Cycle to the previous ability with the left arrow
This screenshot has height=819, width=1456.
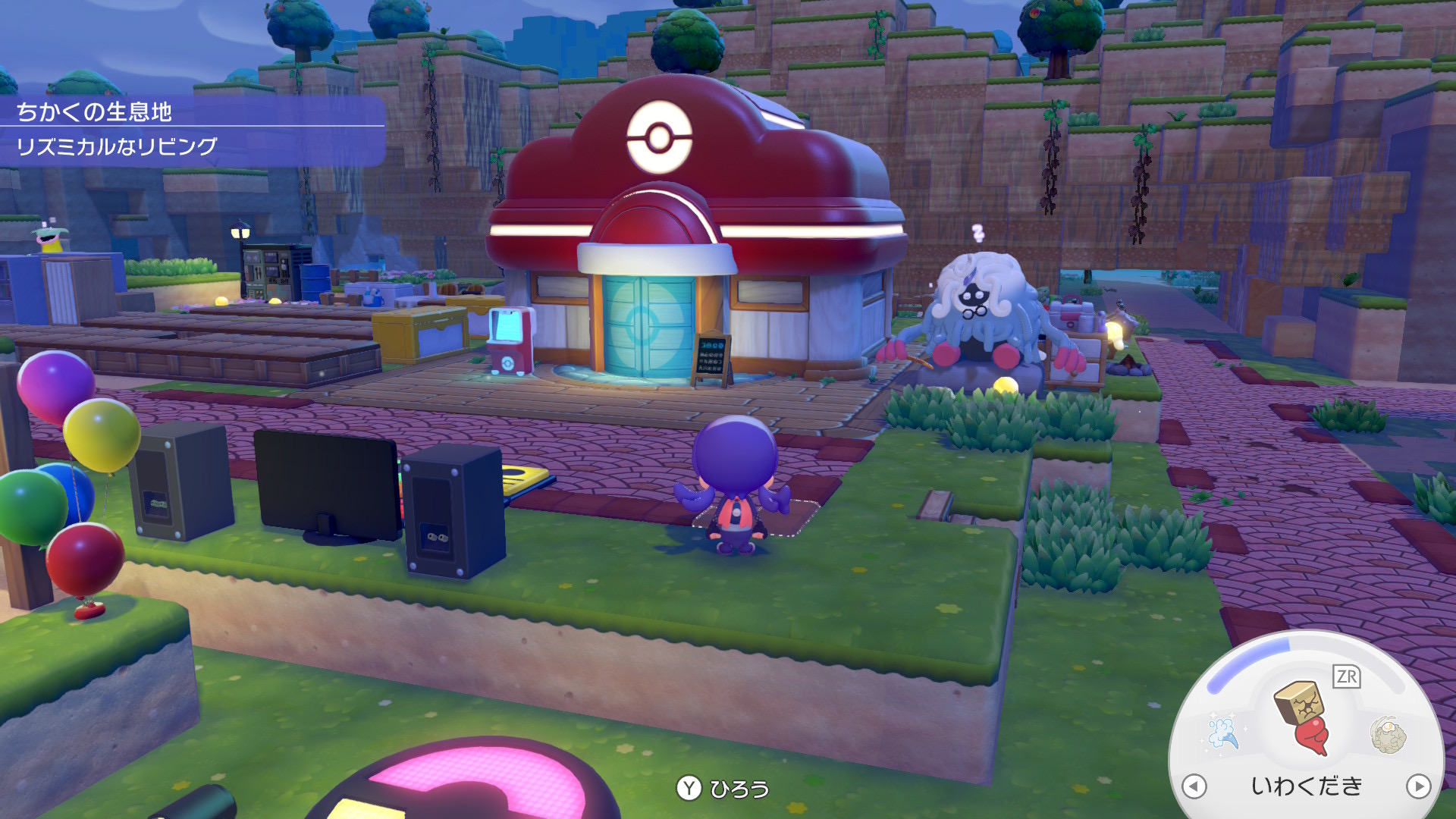point(1194,786)
